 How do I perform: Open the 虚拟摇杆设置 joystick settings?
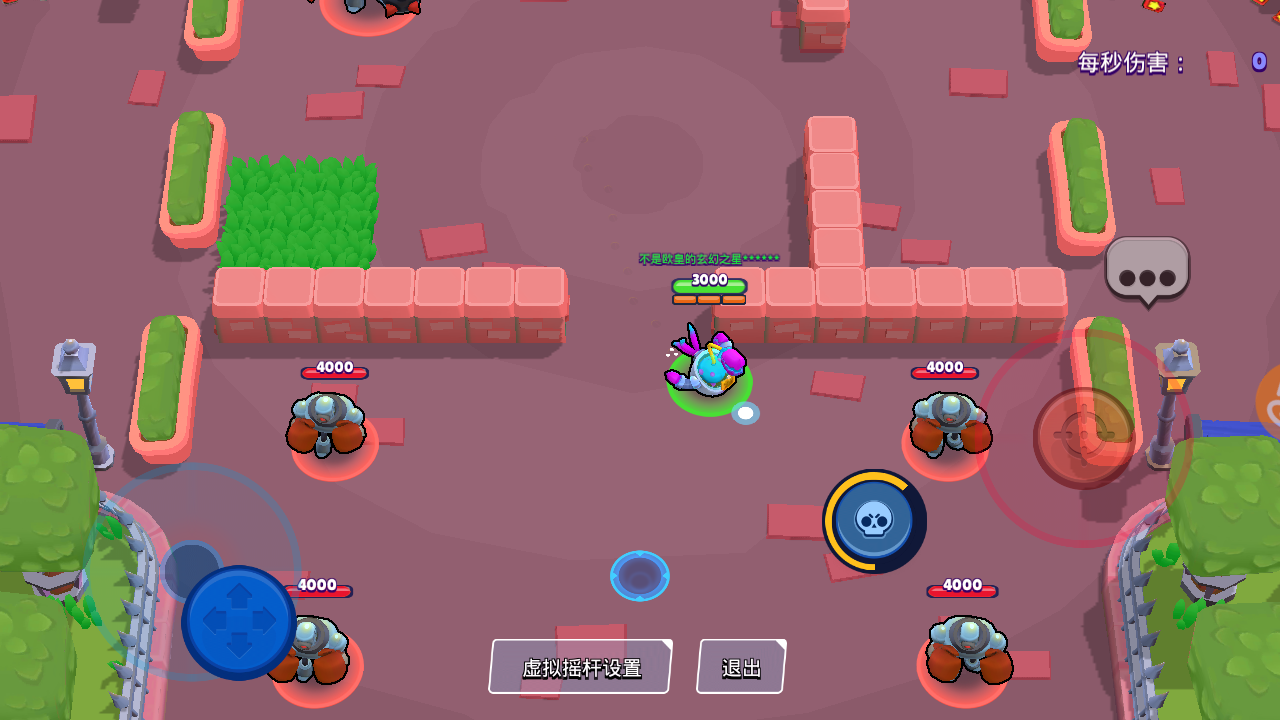click(x=579, y=666)
